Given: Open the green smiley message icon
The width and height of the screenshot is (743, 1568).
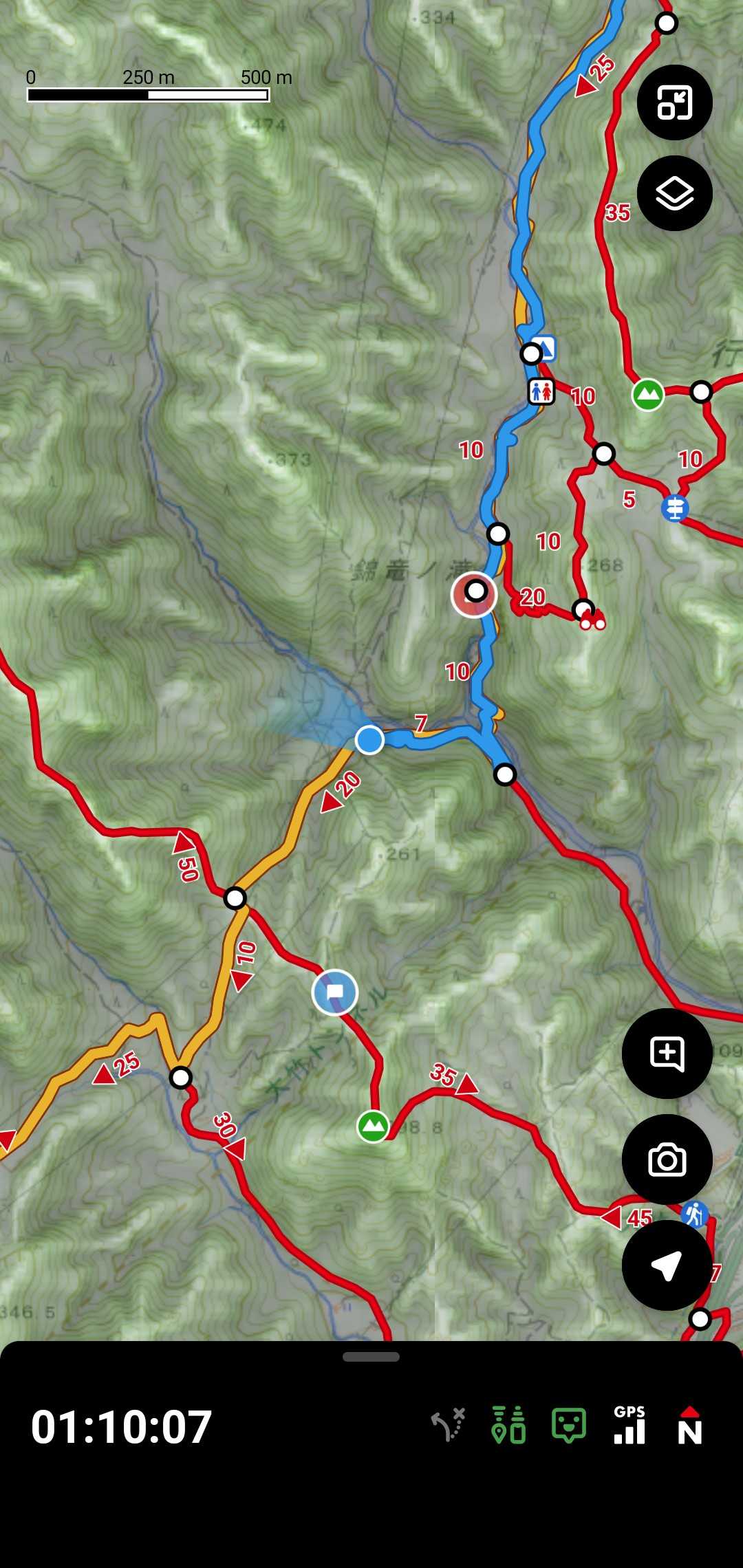Looking at the screenshot, I should (569, 1425).
